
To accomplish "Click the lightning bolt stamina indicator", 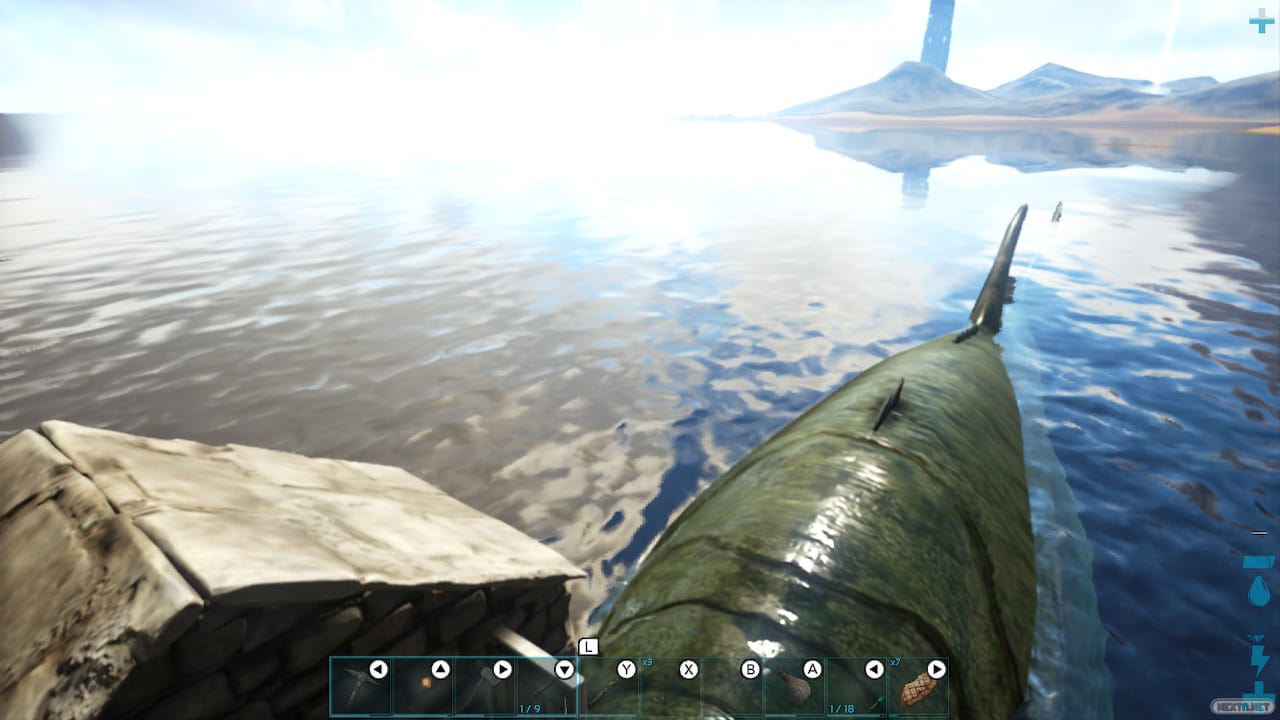I will (1258, 658).
